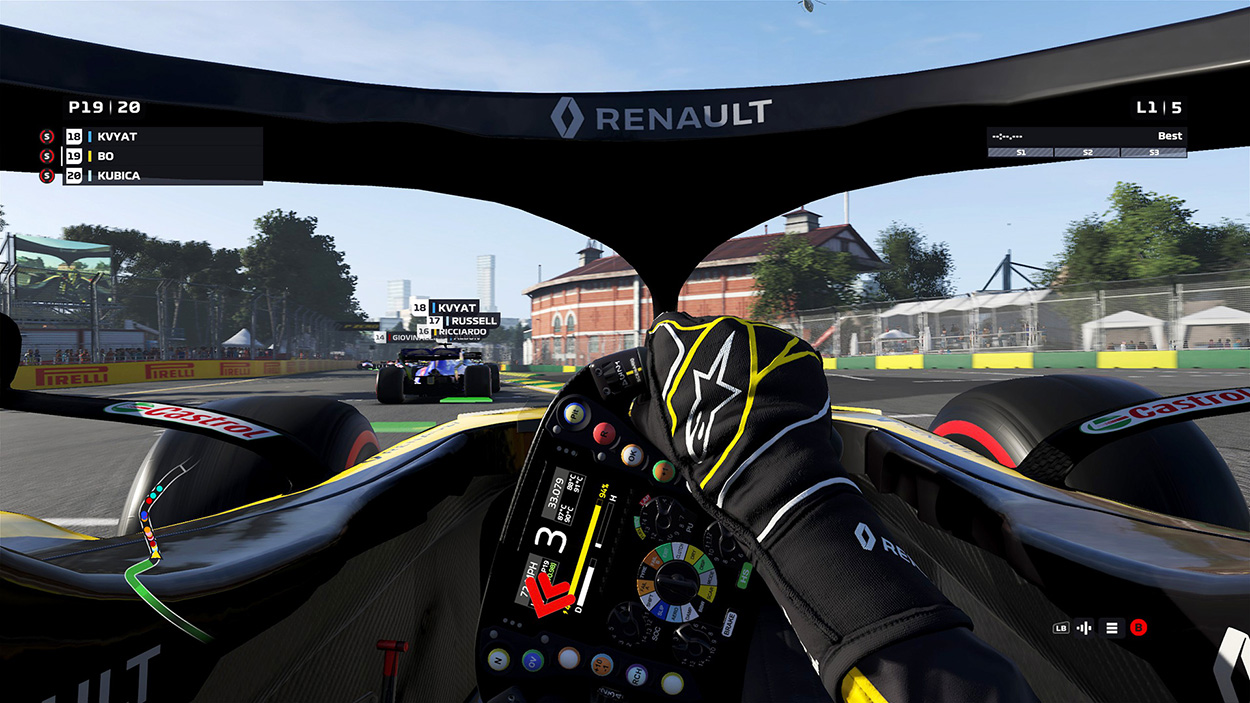Screen dimensions: 1250x703
Task: Select the S3 sector segment
Action: 1153,153
